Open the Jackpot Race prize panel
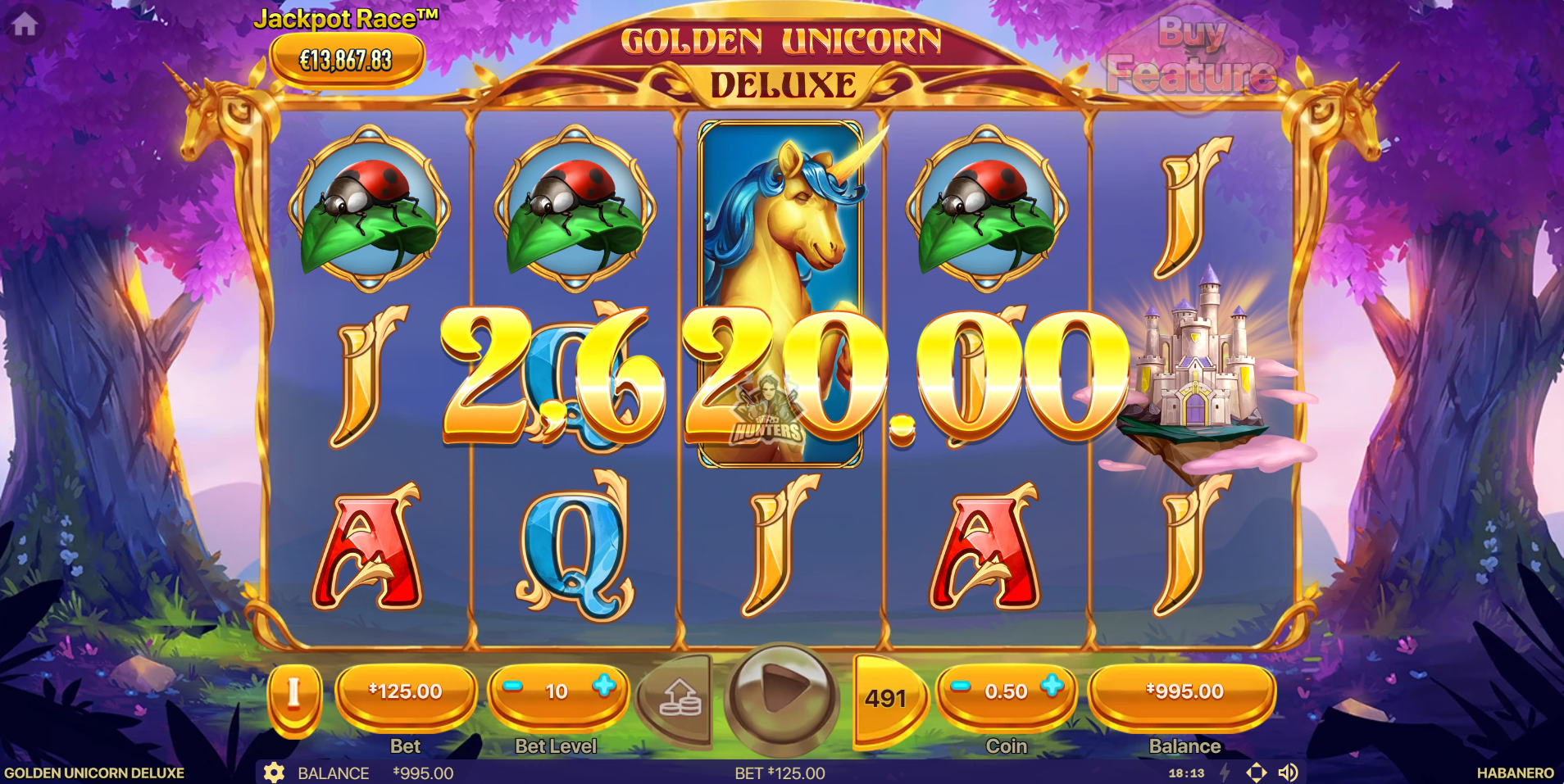Viewport: 1564px width, 784px height. click(347, 59)
